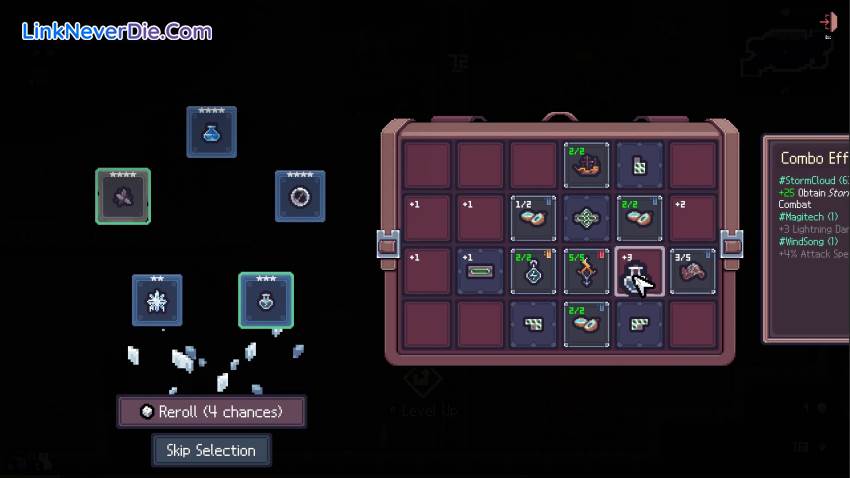Click the Skip Selection button
This screenshot has width=850, height=478.
click(x=211, y=450)
